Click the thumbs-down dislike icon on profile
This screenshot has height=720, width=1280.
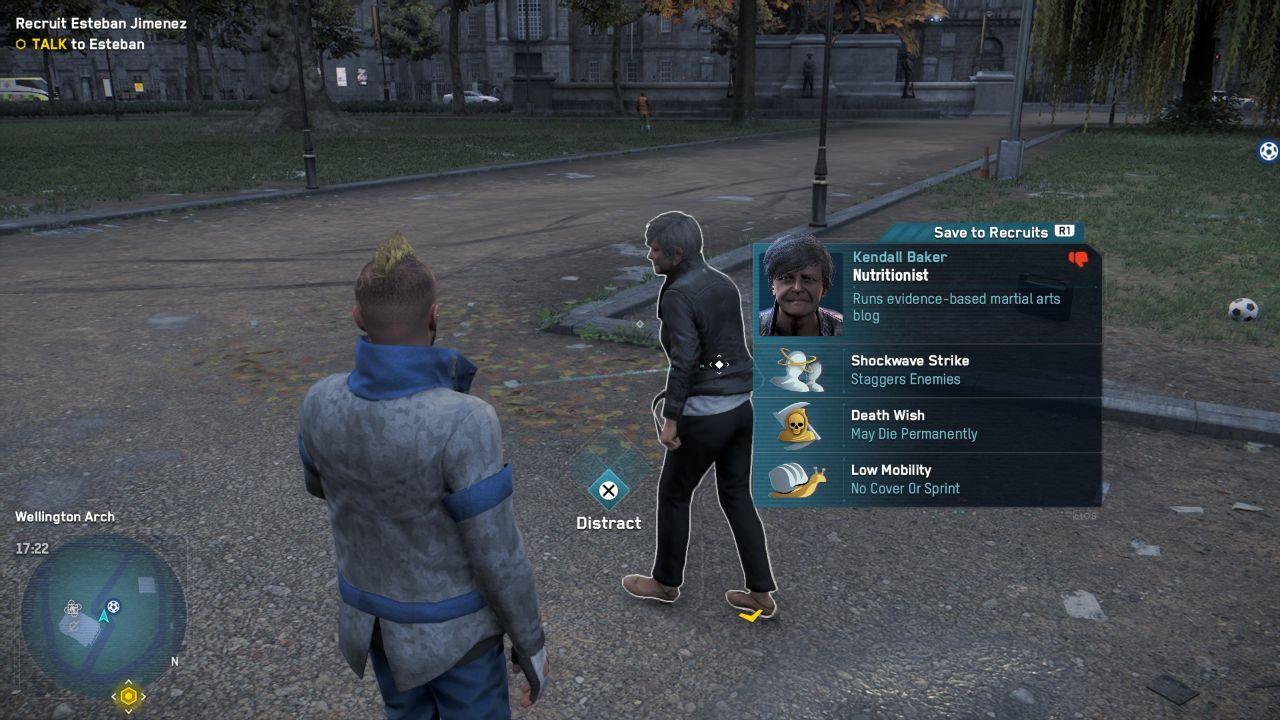1078,259
